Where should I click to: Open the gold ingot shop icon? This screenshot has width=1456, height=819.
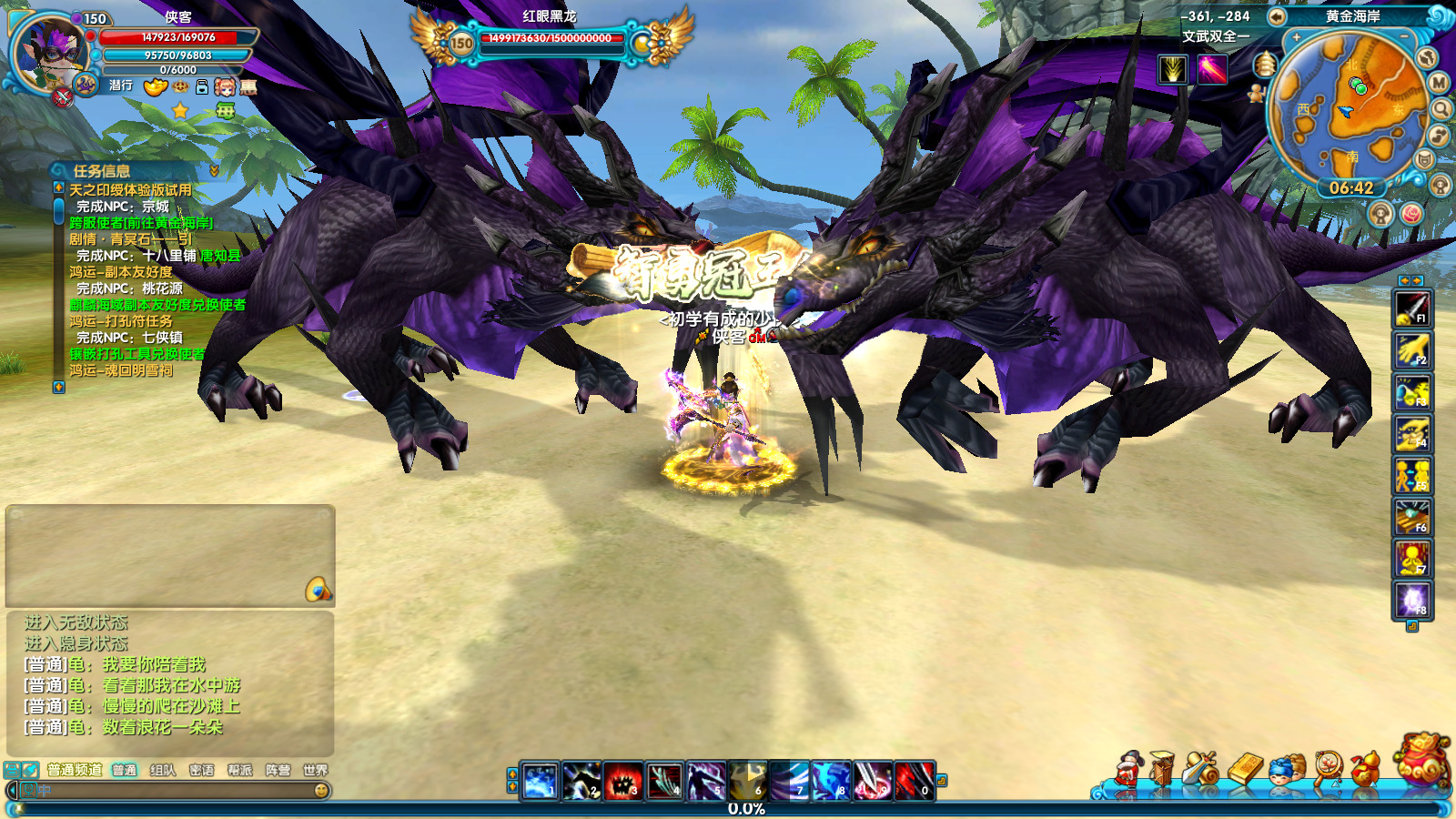point(1245,769)
